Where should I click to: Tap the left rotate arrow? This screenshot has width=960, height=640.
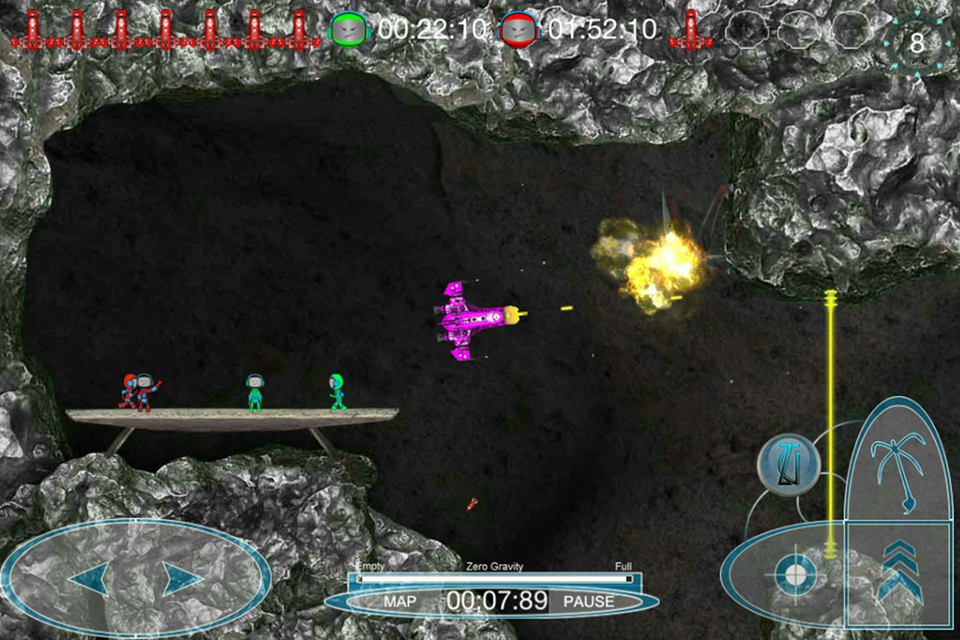click(88, 579)
